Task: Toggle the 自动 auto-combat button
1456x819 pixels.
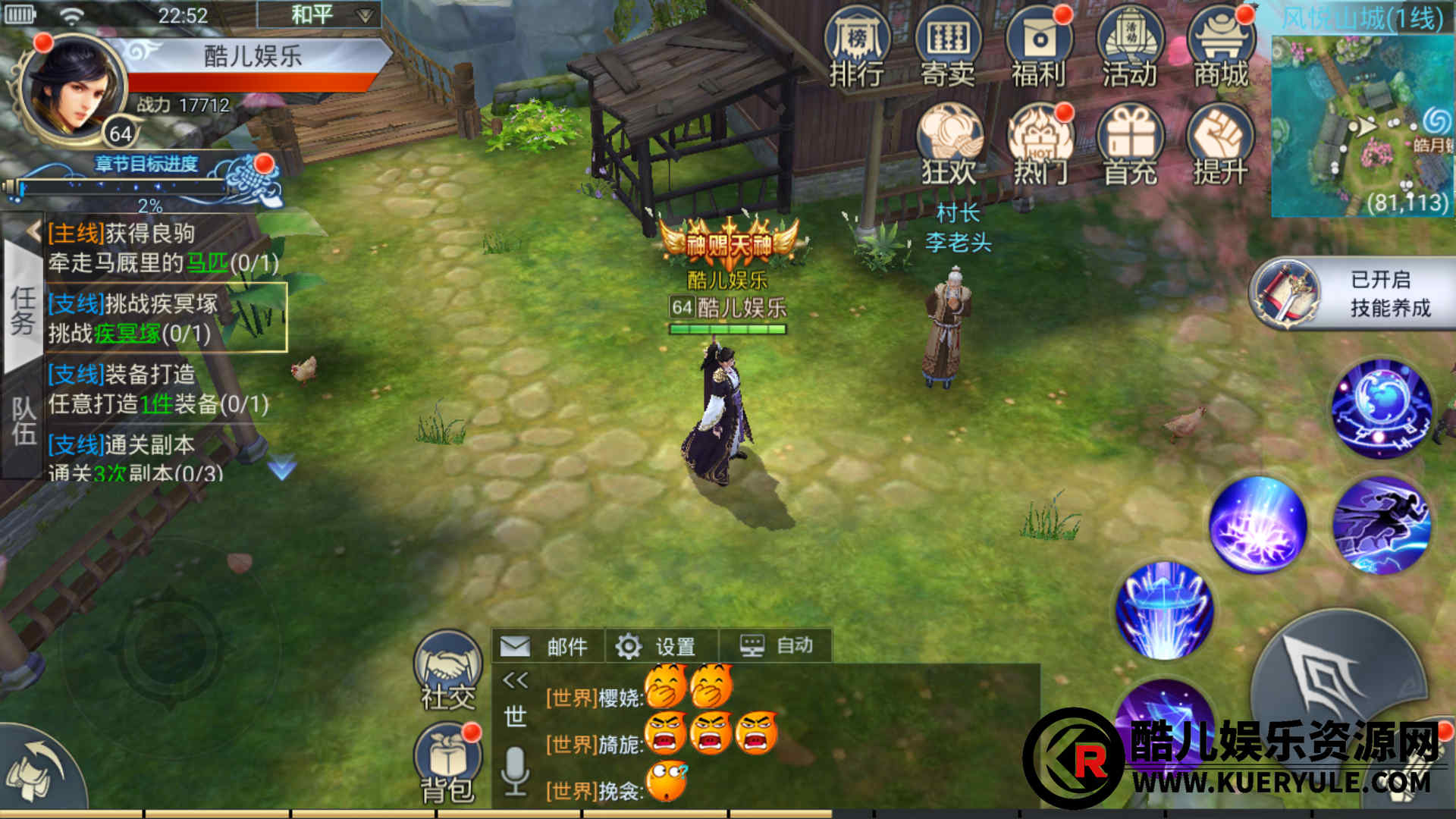Action: click(x=777, y=646)
